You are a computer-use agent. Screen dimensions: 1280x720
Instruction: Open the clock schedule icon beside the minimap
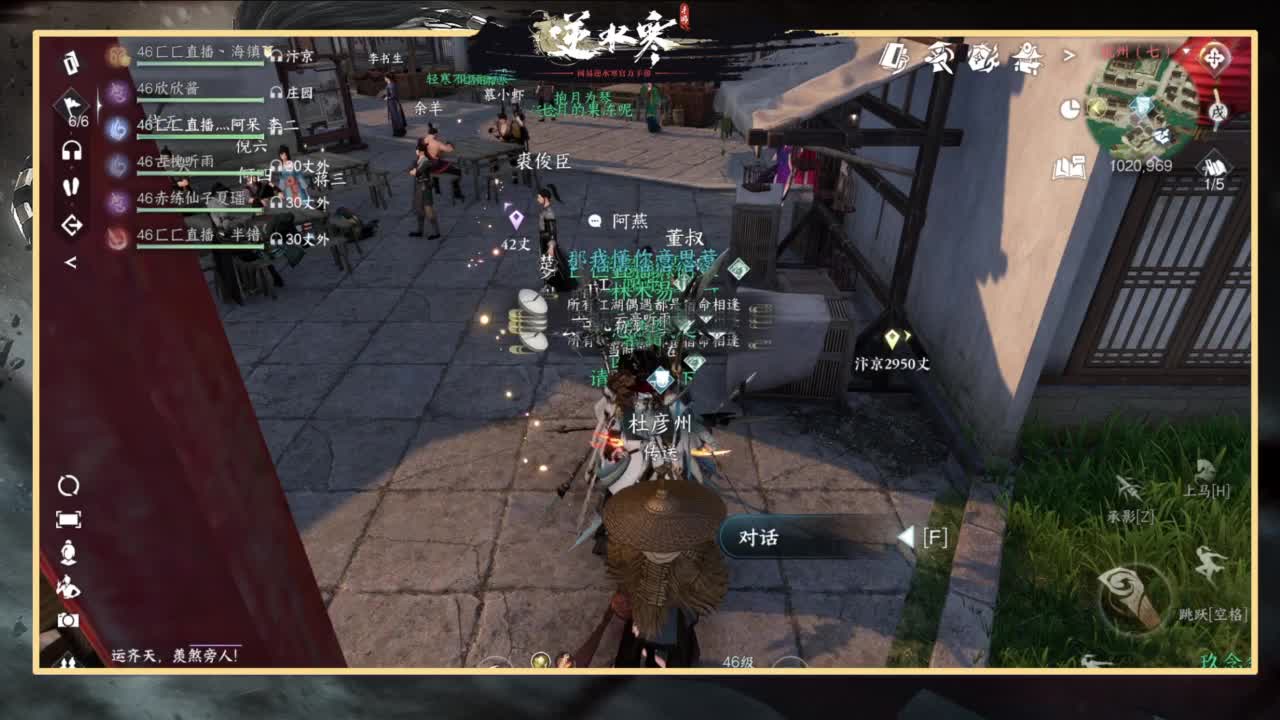point(1068,110)
